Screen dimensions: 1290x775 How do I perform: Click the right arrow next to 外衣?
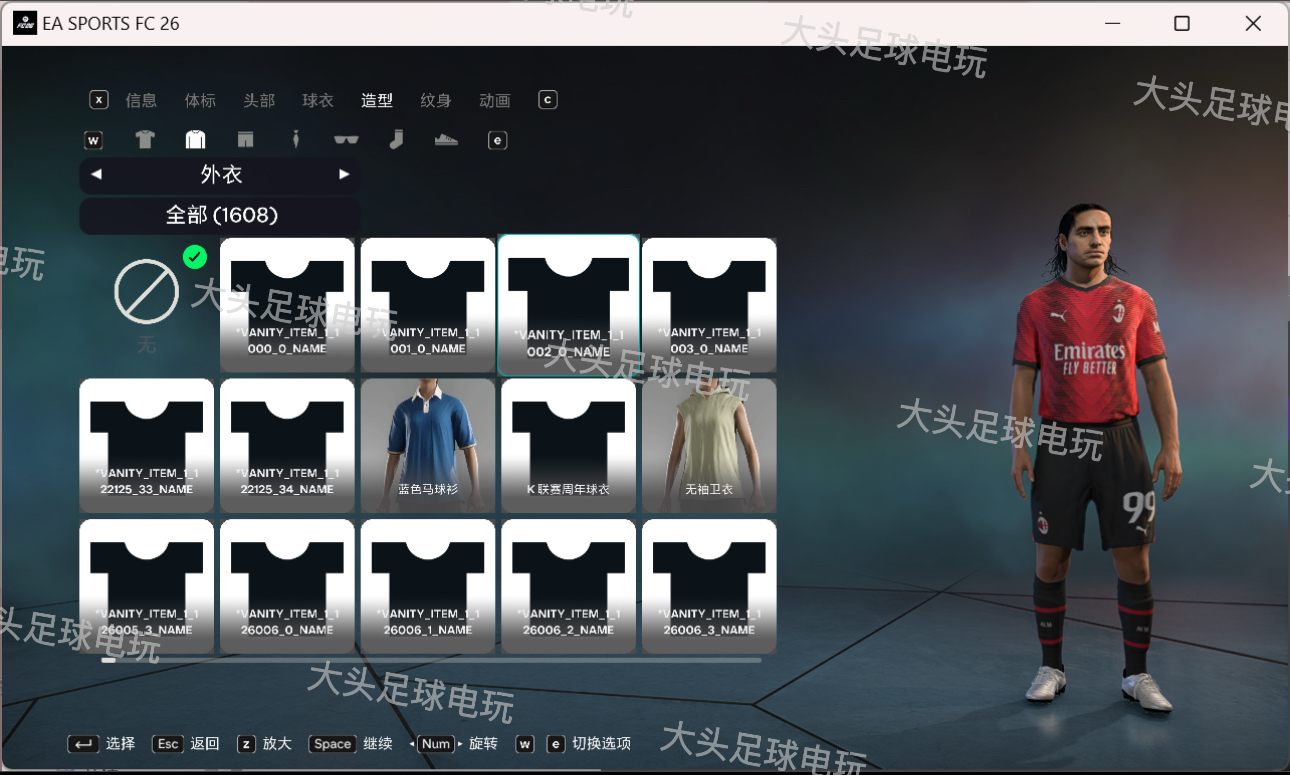click(x=344, y=174)
